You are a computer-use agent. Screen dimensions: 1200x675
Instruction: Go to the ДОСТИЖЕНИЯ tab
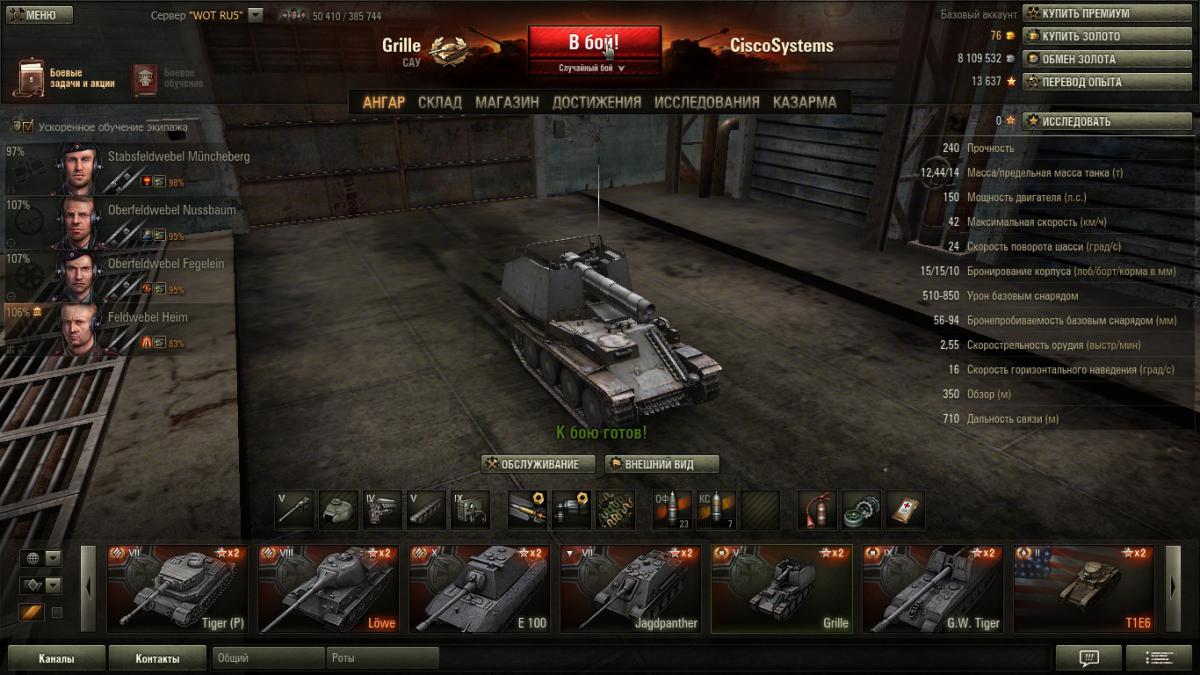coord(596,102)
